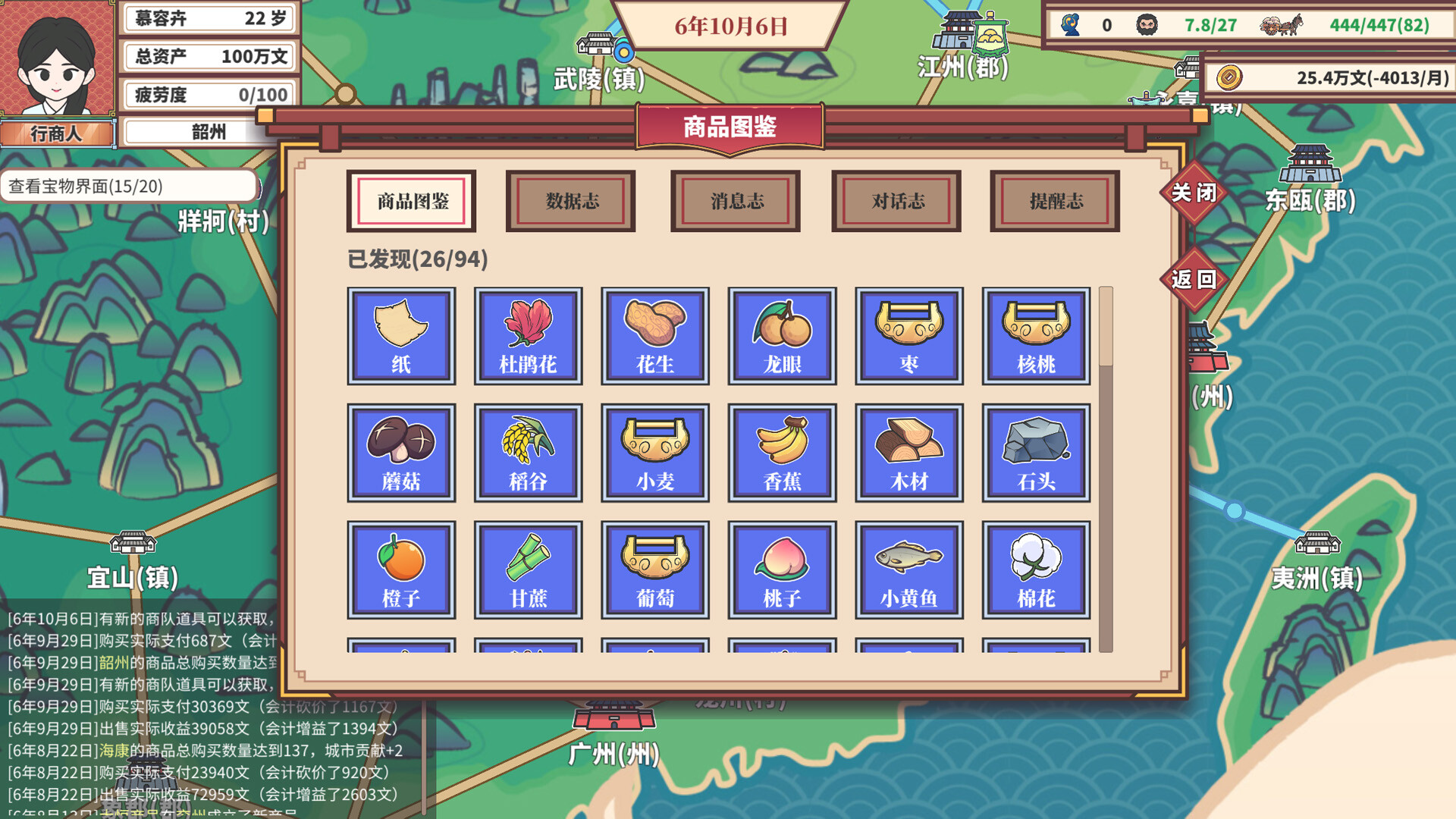Click the 疲劳度 fatigue bar
1456x819 pixels.
click(x=209, y=94)
